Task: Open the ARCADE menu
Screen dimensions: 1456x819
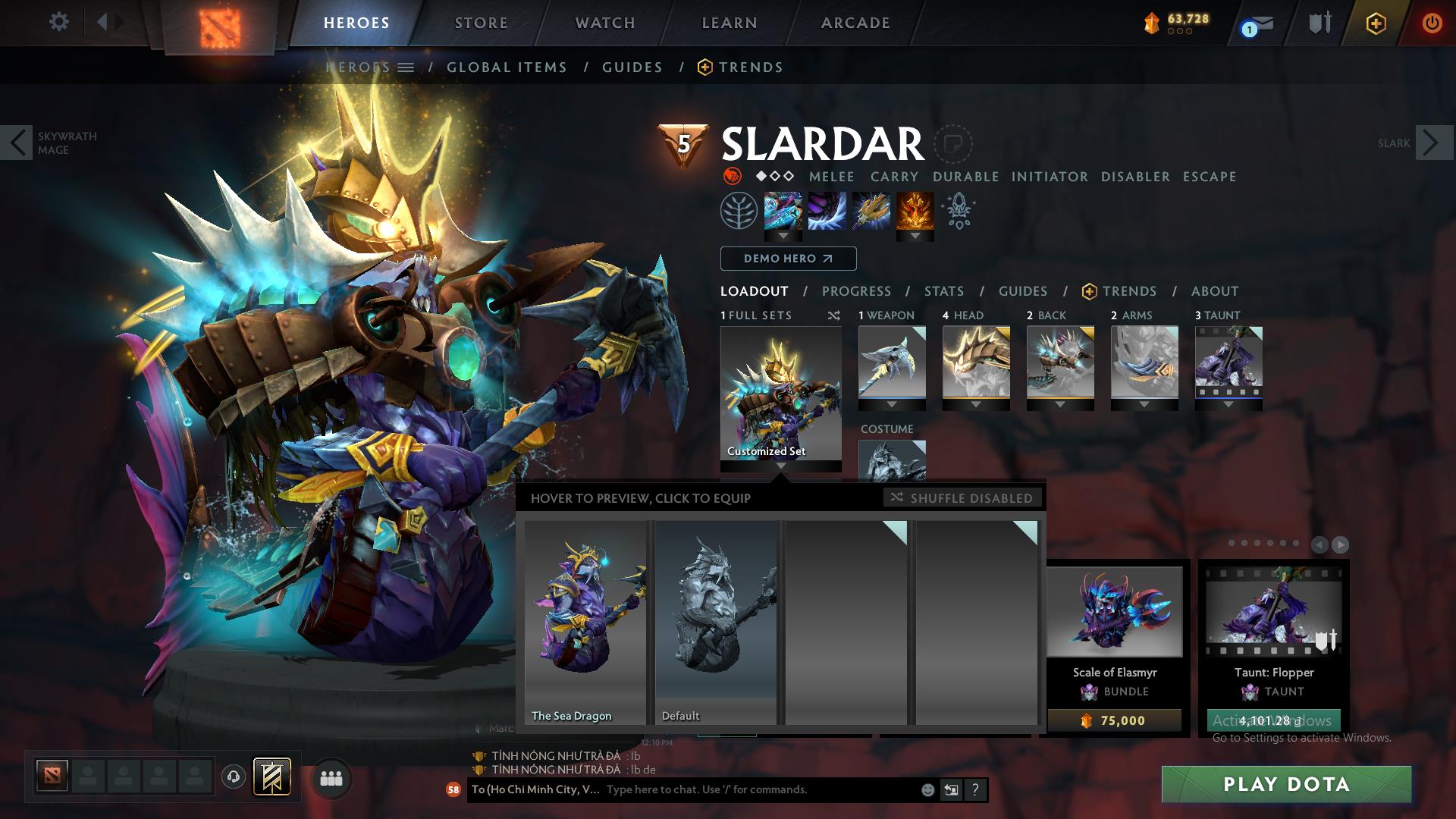Action: point(855,23)
